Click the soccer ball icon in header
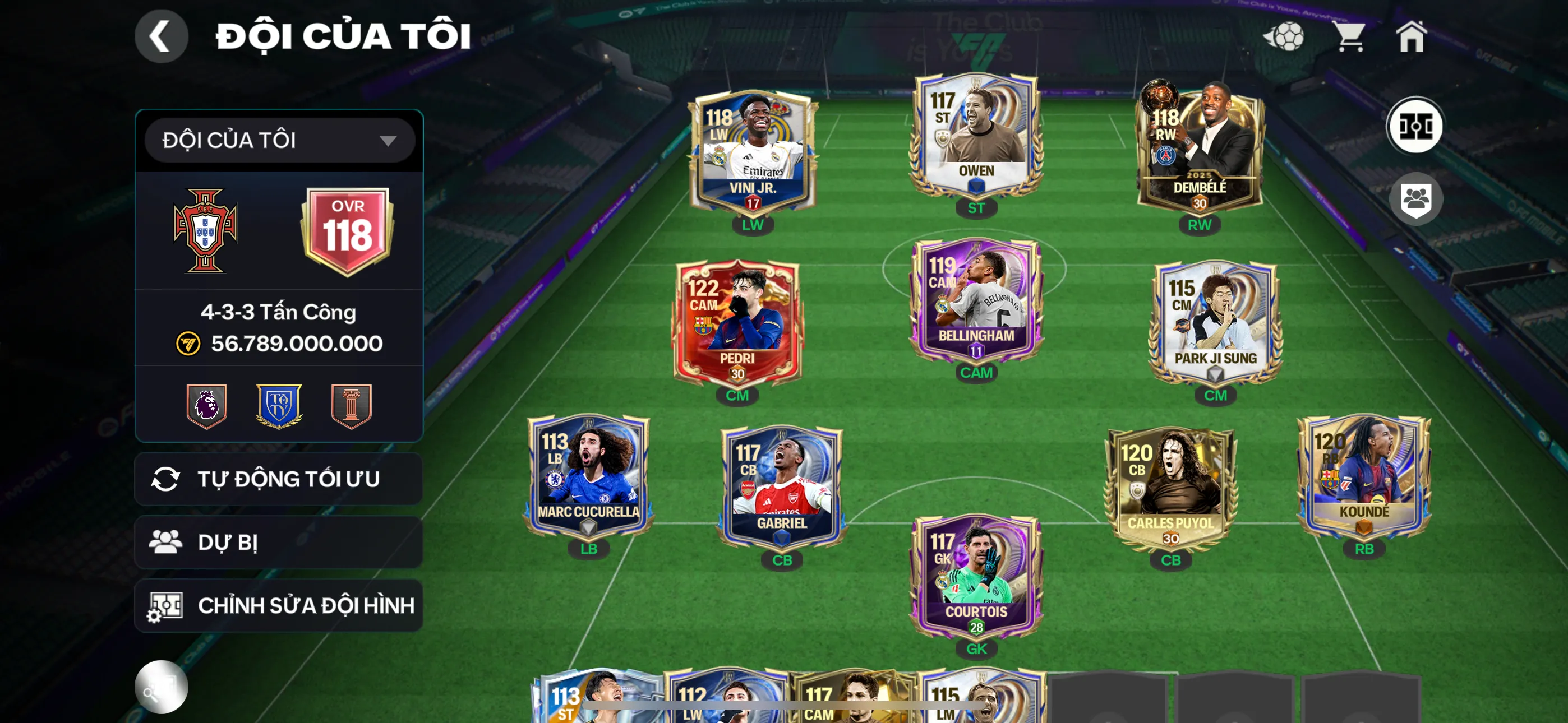1568x723 pixels. tap(1283, 36)
